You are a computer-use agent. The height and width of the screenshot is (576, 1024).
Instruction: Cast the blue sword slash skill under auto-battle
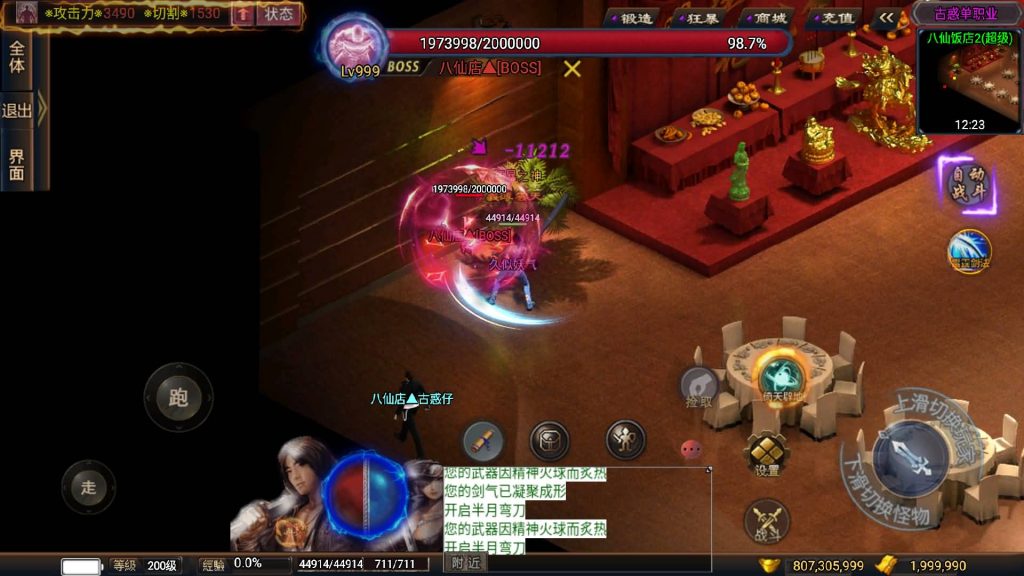tap(969, 250)
